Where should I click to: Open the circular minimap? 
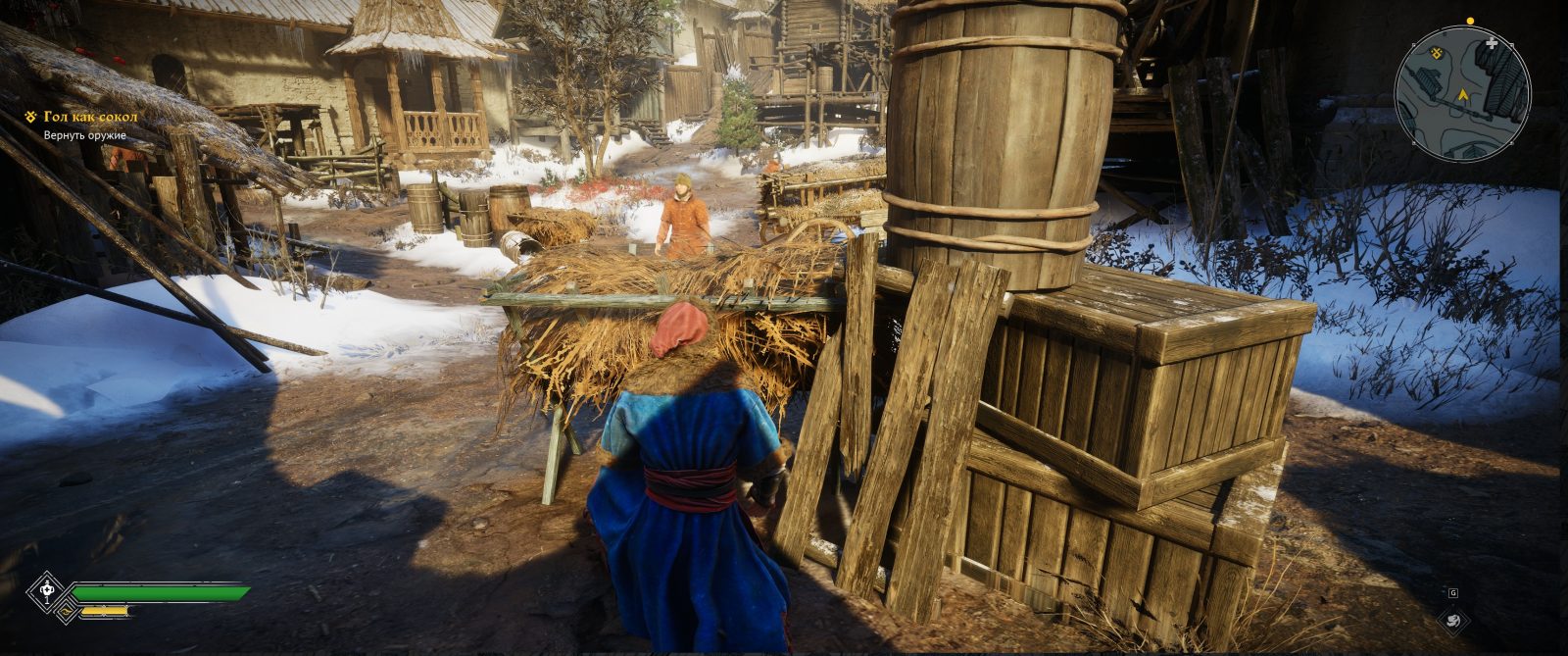point(1462,93)
